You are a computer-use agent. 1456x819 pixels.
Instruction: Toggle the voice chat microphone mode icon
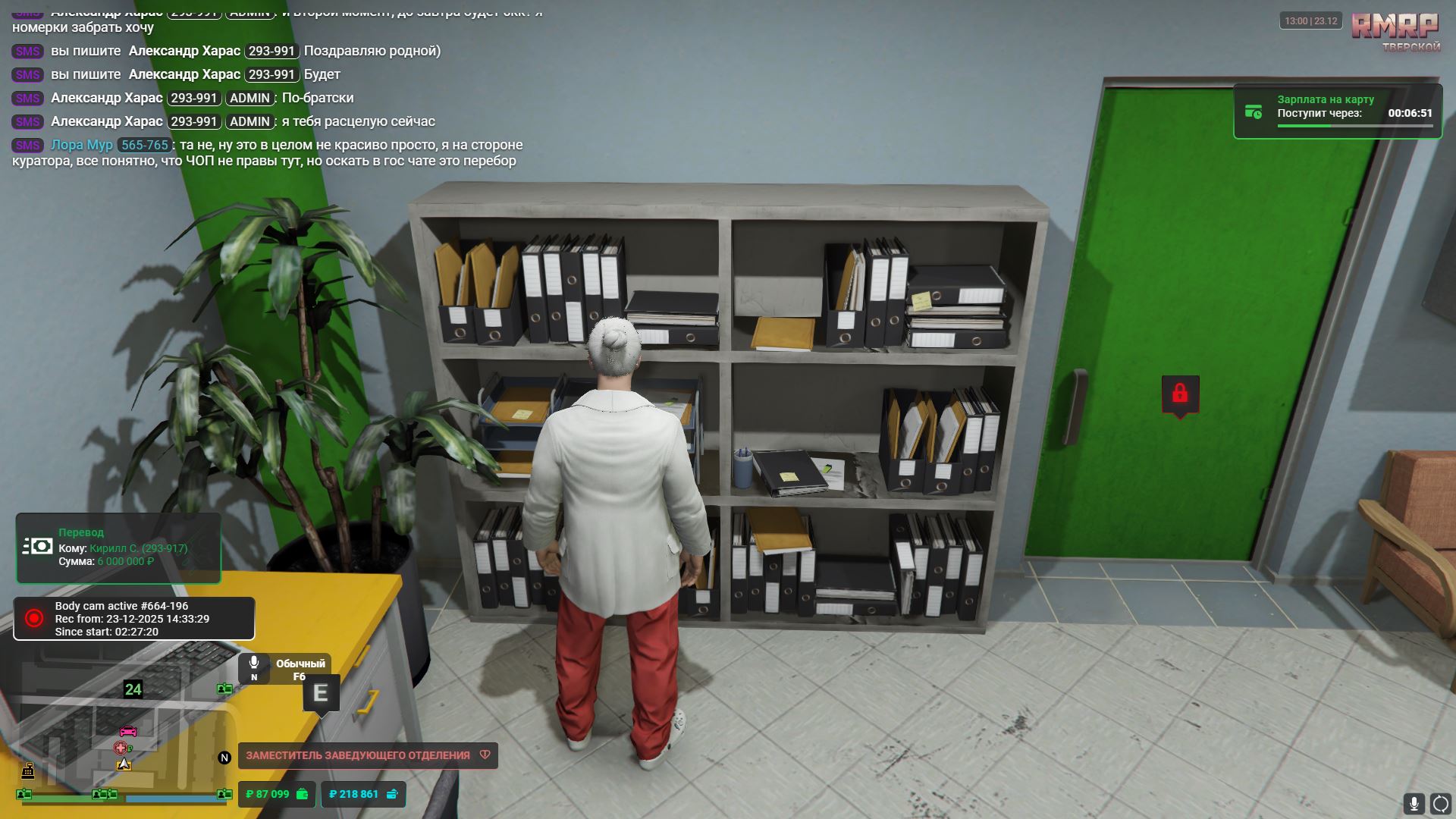254,667
